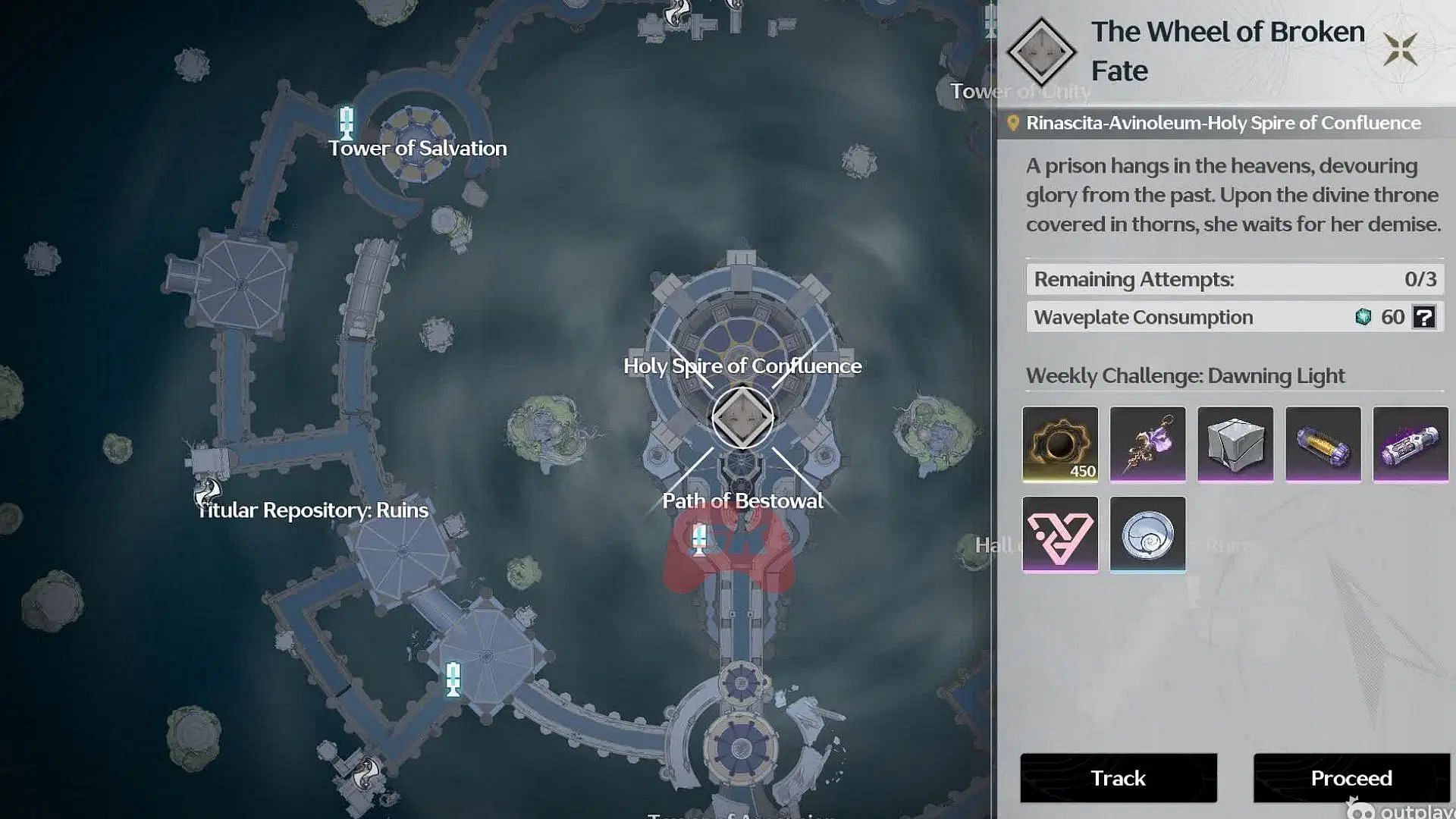Viewport: 1456px width, 819px height.
Task: Inspect the pink triangular emblem reward
Action: 1060,535
